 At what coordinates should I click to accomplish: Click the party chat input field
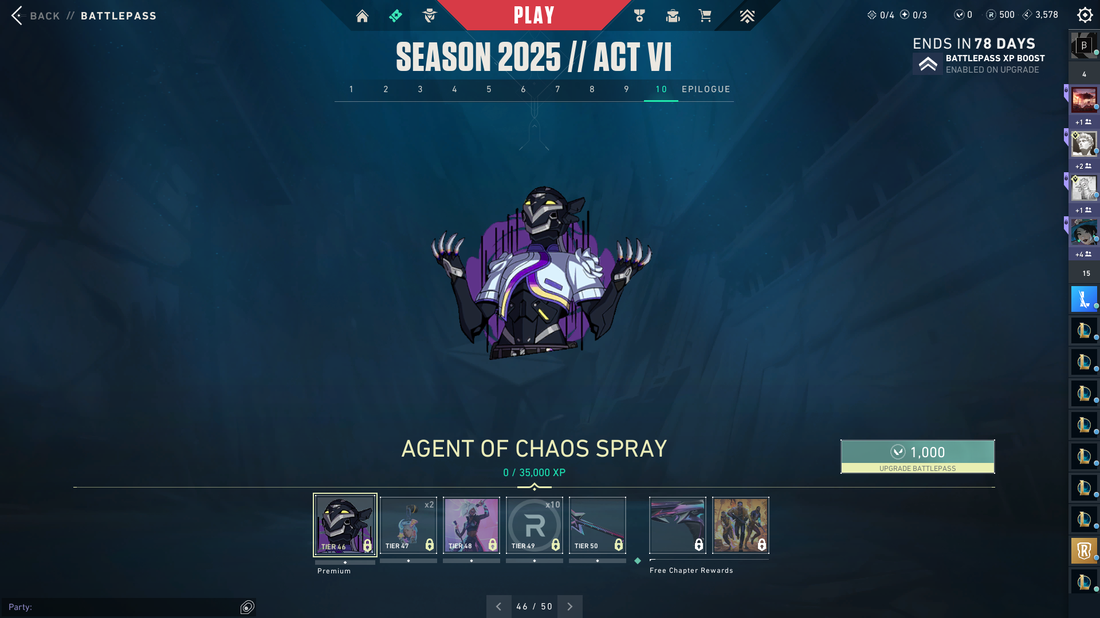[120, 607]
